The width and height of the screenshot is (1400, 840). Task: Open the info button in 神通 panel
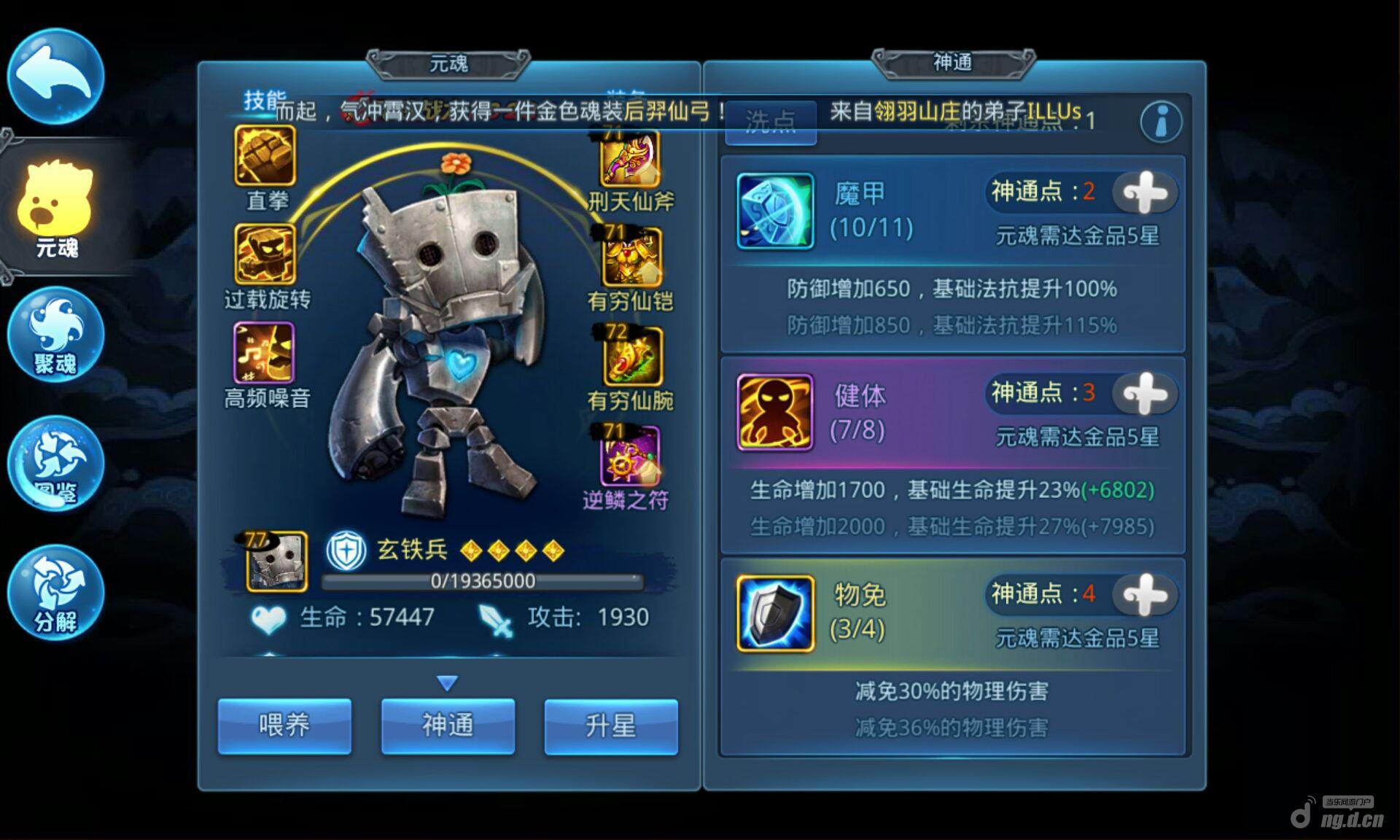(1161, 121)
